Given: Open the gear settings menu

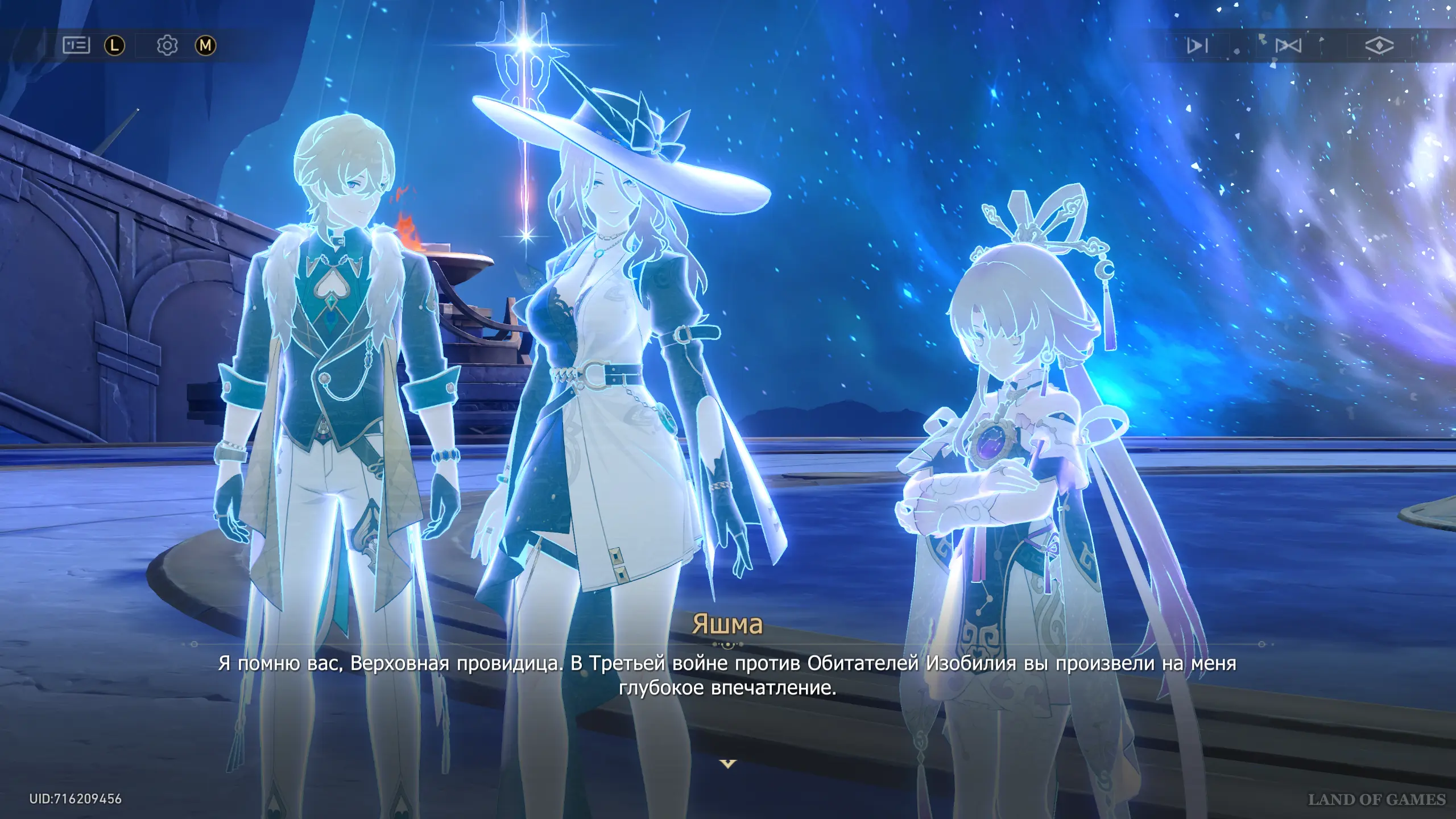Looking at the screenshot, I should click(x=167, y=45).
